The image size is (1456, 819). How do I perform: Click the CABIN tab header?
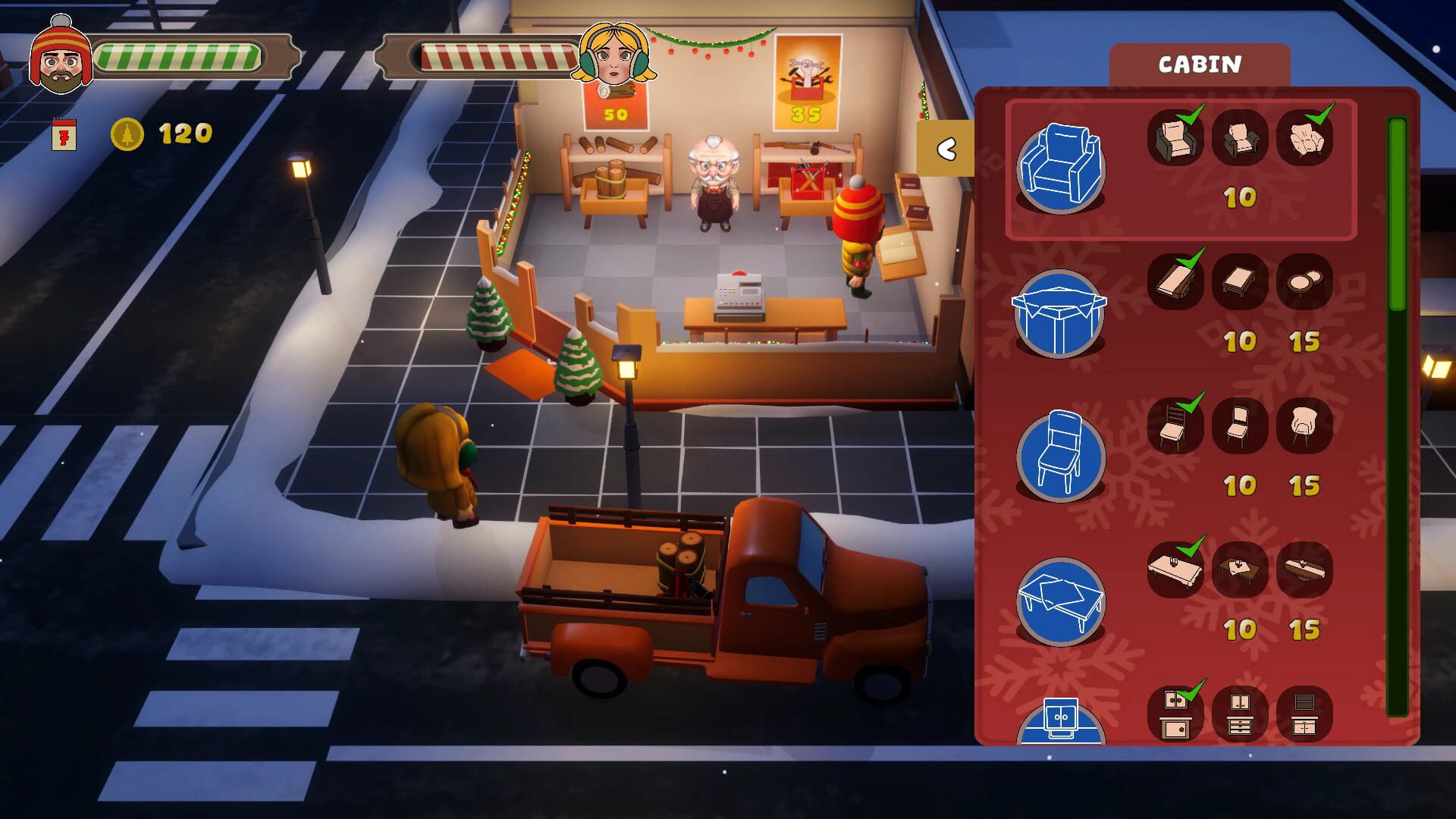(x=1200, y=64)
